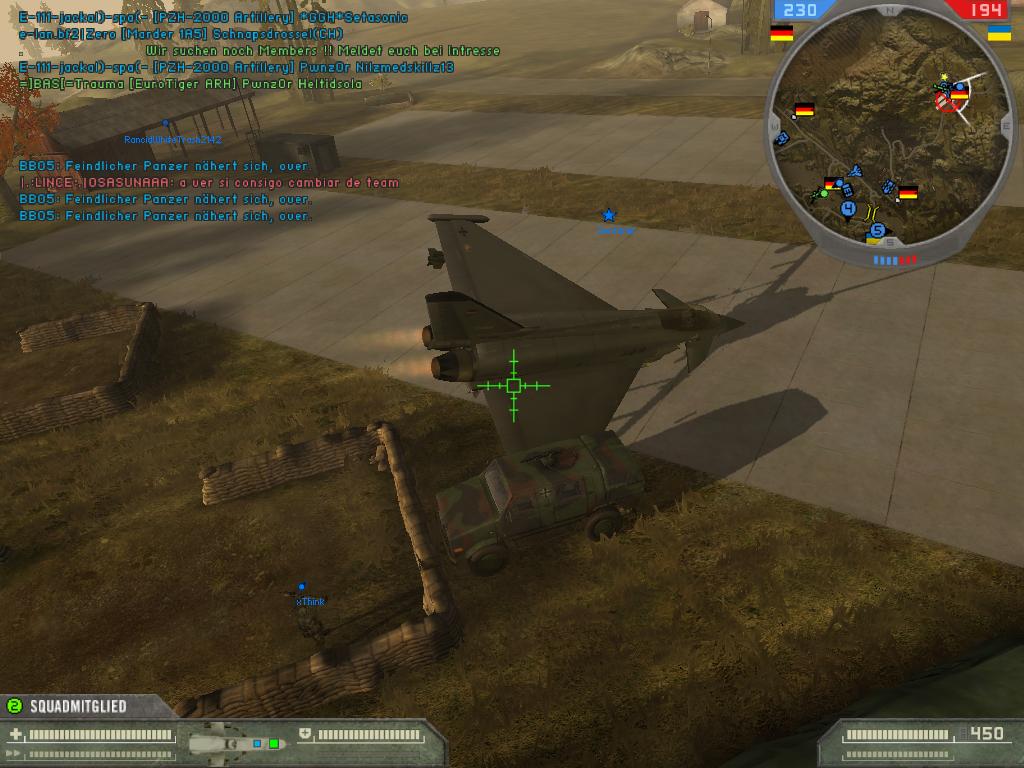This screenshot has height=768, width=1024.
Task: Select the squad 5 marker on the minimap
Action: click(x=877, y=230)
